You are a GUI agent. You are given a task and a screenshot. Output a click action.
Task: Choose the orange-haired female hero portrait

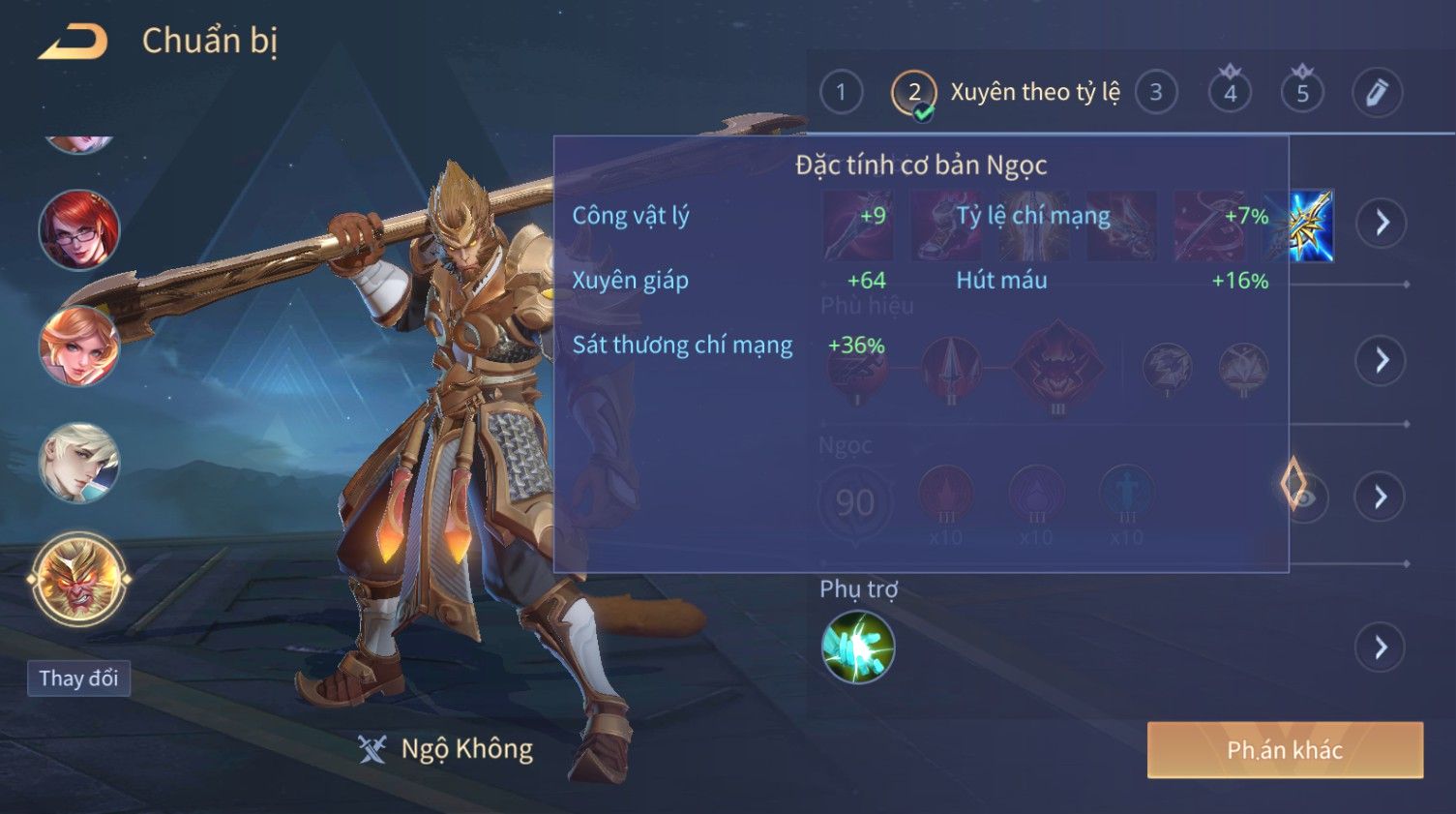79,346
